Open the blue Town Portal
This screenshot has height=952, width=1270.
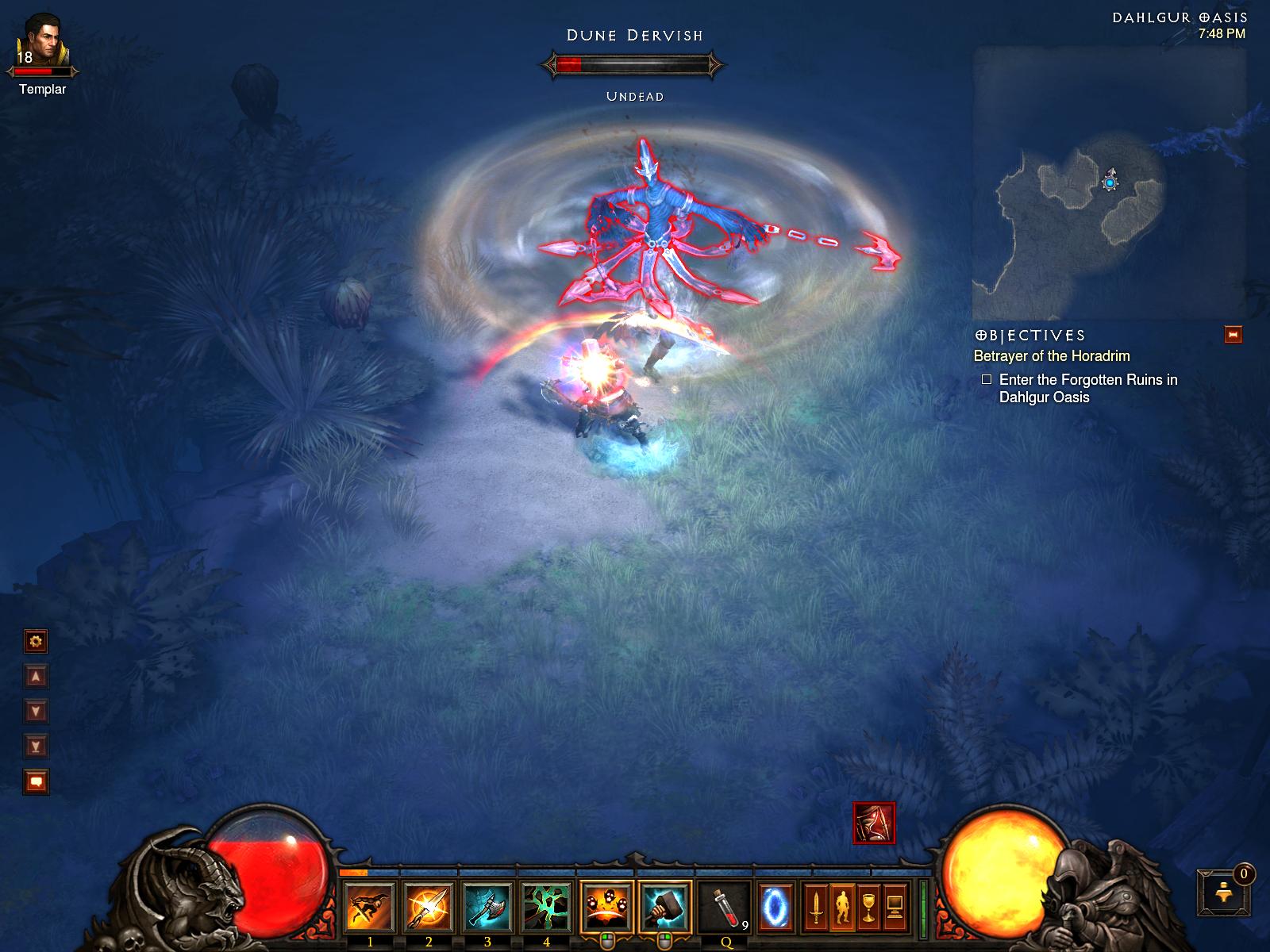click(x=774, y=907)
